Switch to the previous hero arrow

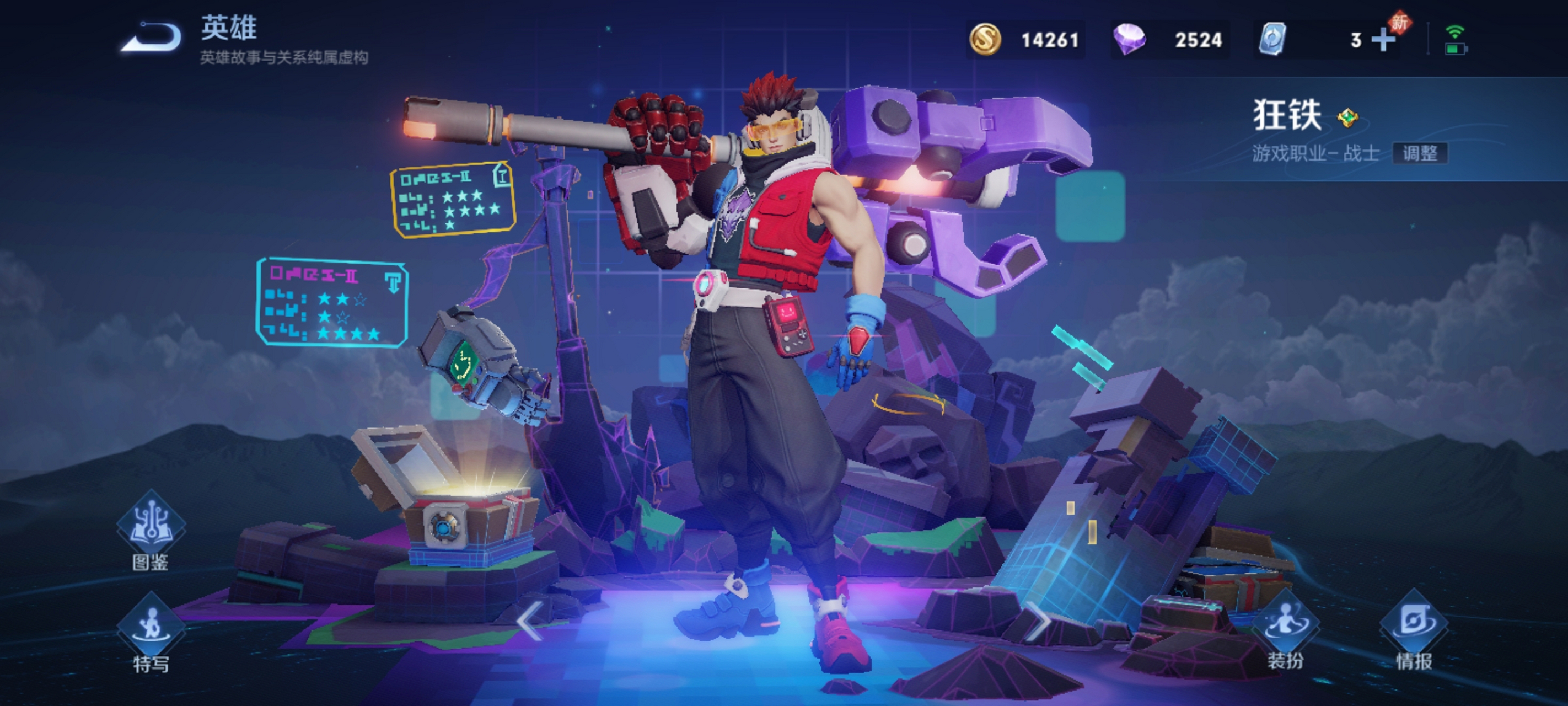(x=529, y=621)
